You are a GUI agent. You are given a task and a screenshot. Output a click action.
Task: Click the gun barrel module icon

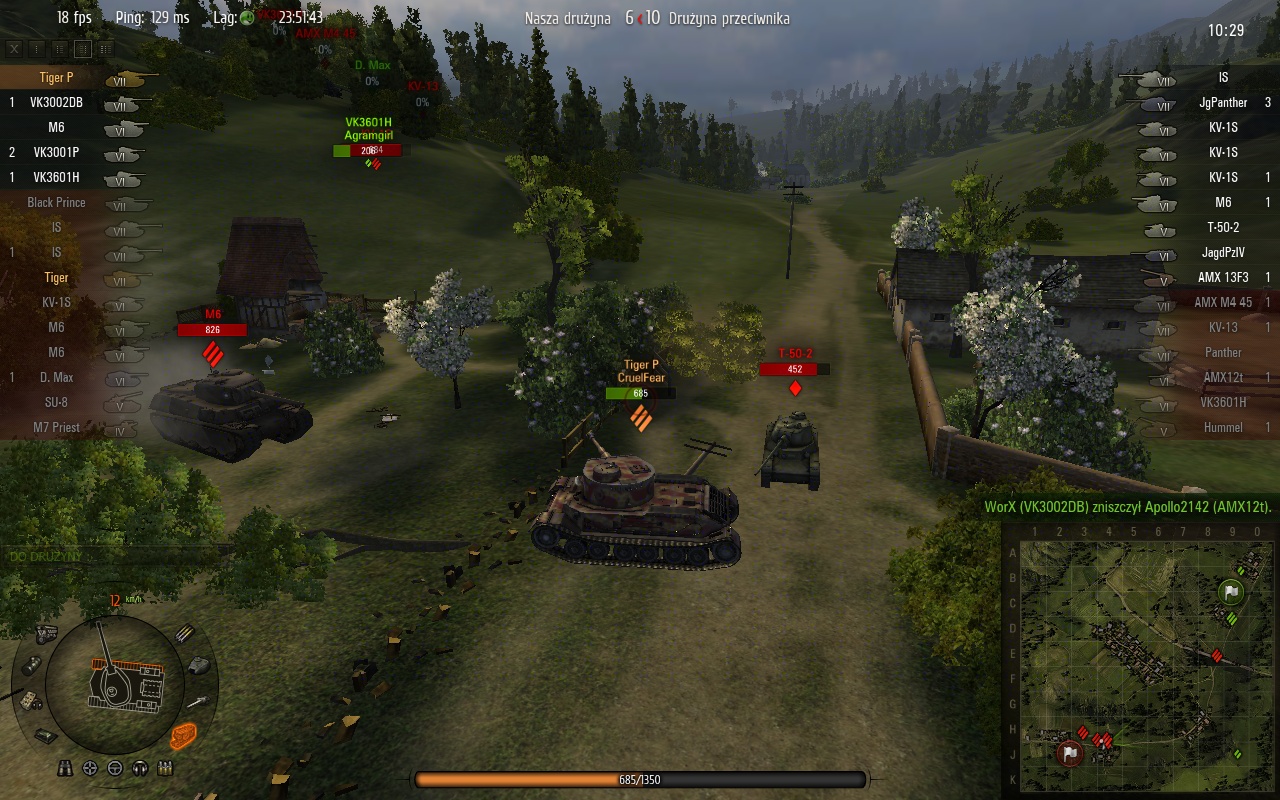coord(198,702)
